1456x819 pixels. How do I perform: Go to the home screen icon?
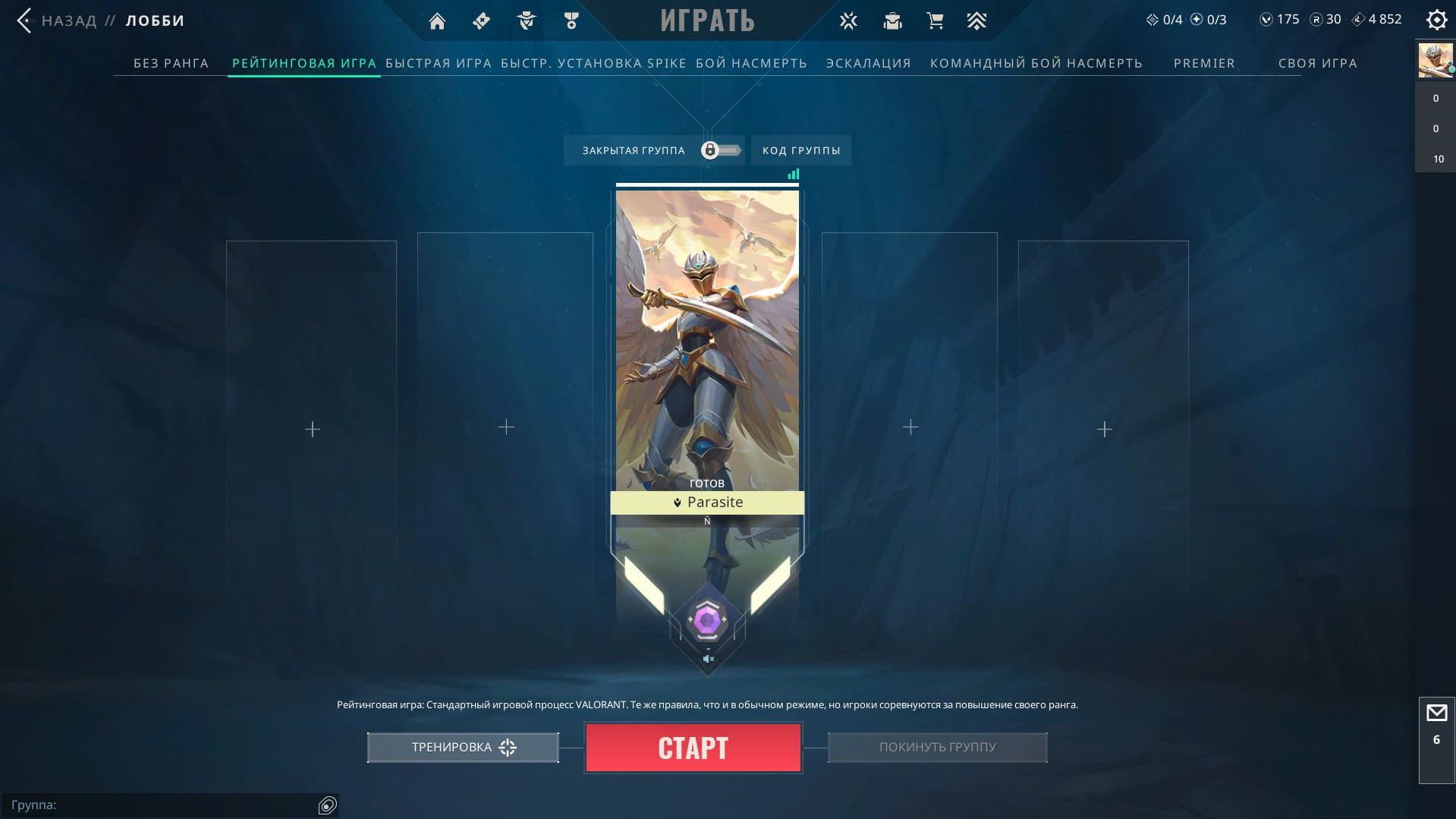click(x=437, y=21)
